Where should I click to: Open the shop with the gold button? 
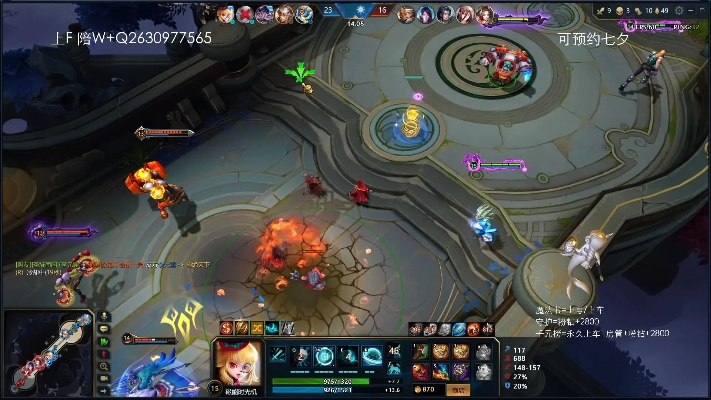(428, 388)
